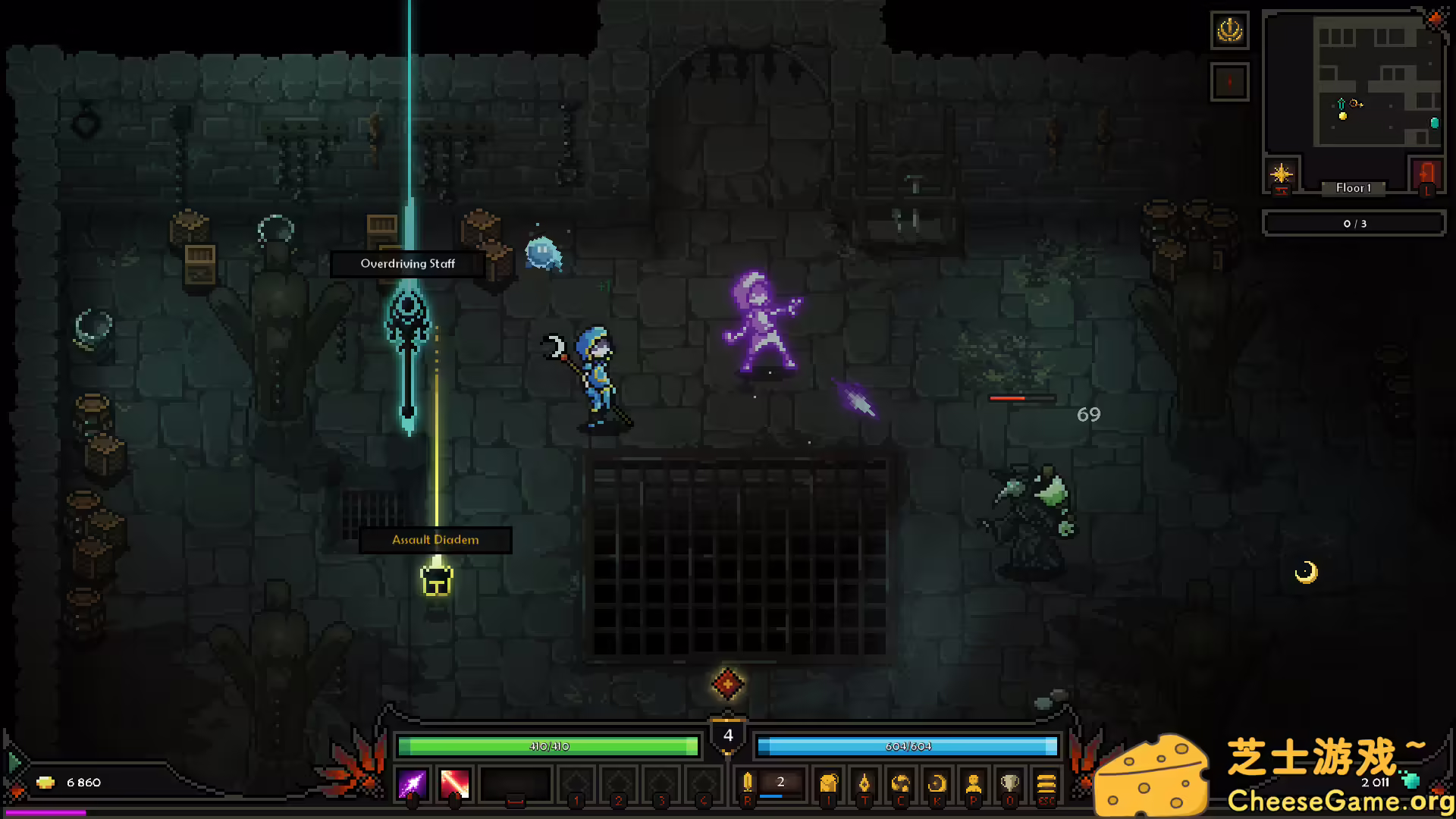This screenshot has height=819, width=1456.
Task: Click the green health bar showing 410/410
Action: [x=550, y=746]
